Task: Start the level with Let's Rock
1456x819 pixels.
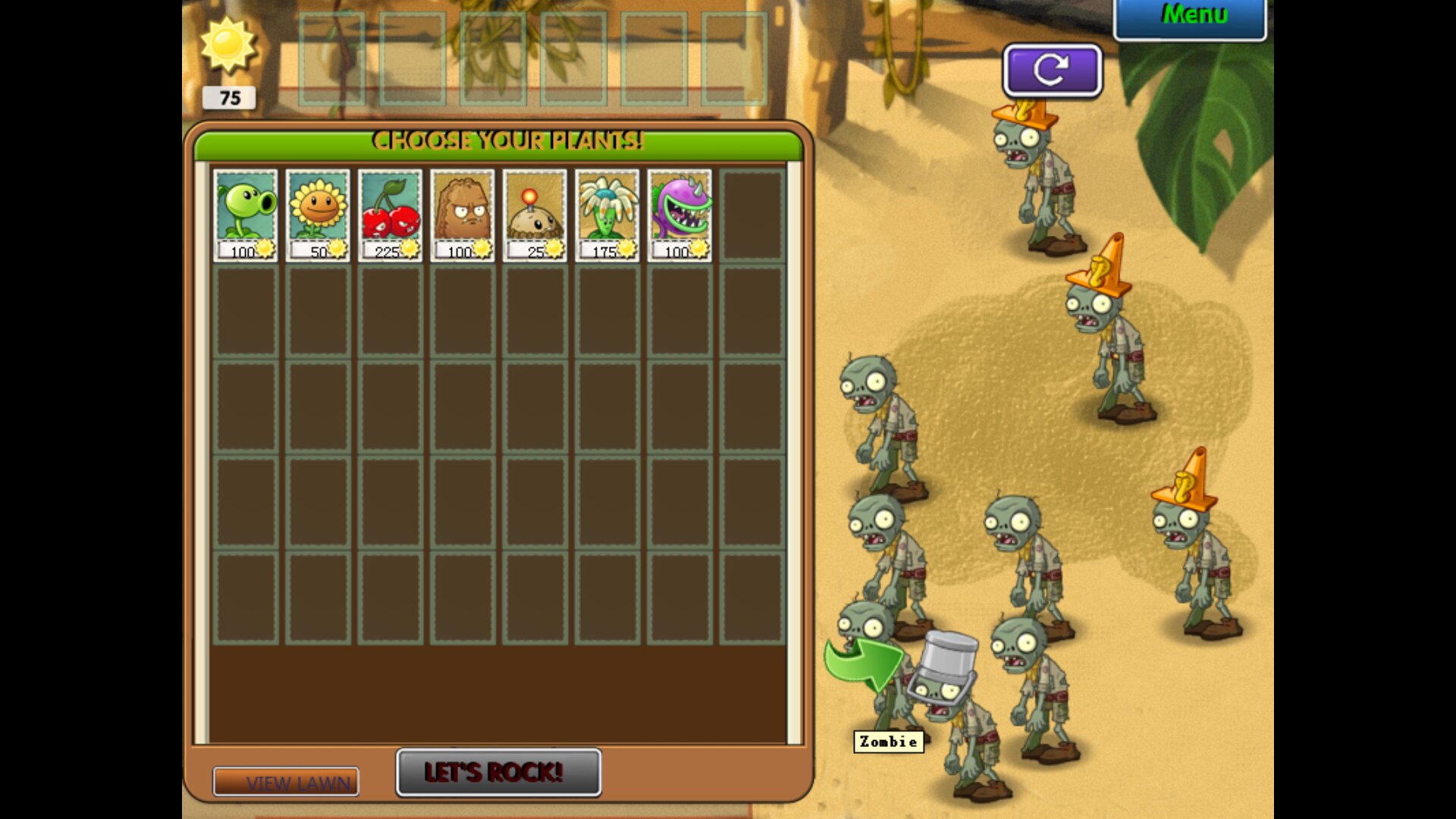Action: [x=498, y=772]
